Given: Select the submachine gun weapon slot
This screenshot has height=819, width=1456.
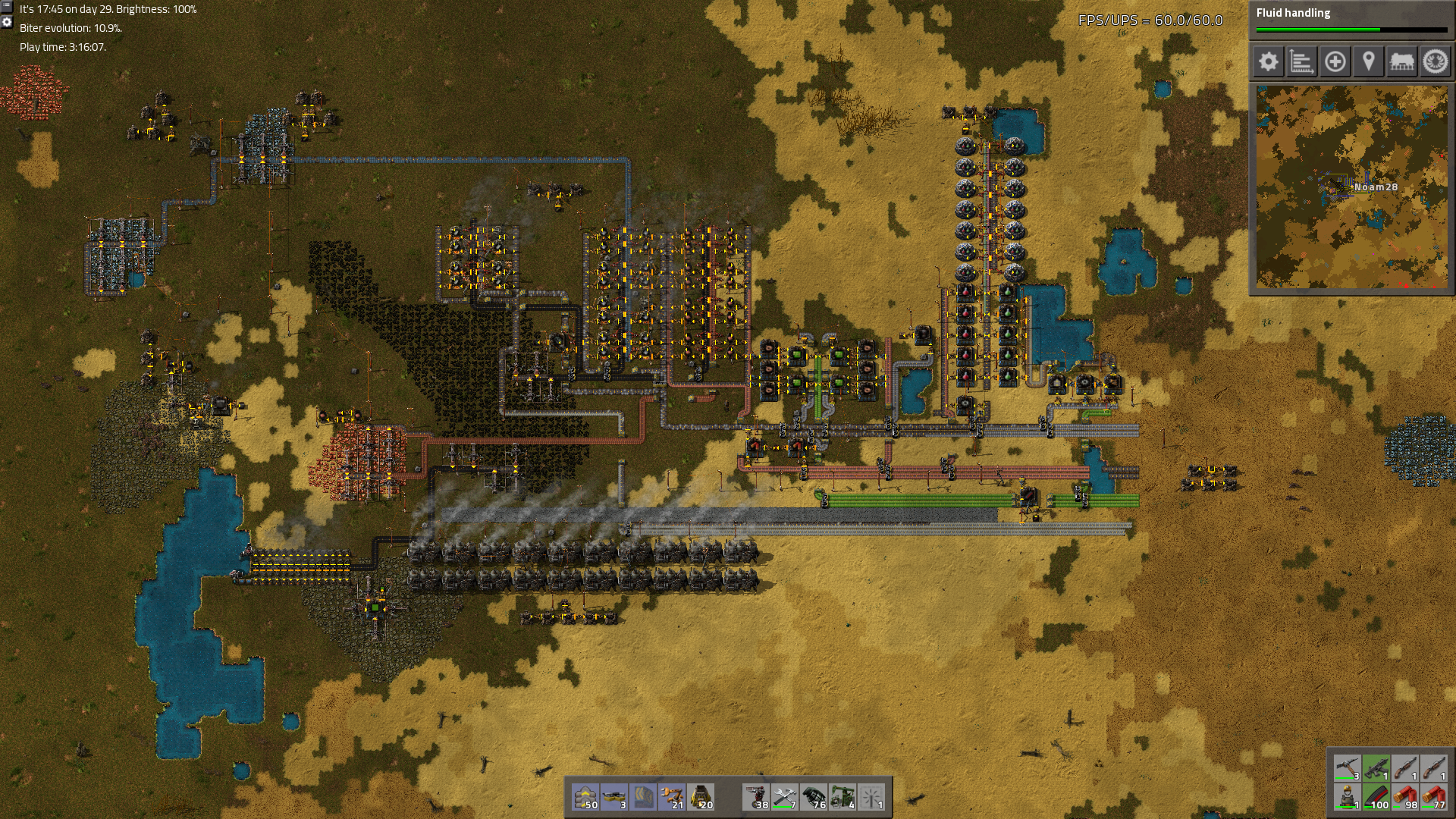Looking at the screenshot, I should (1376, 769).
